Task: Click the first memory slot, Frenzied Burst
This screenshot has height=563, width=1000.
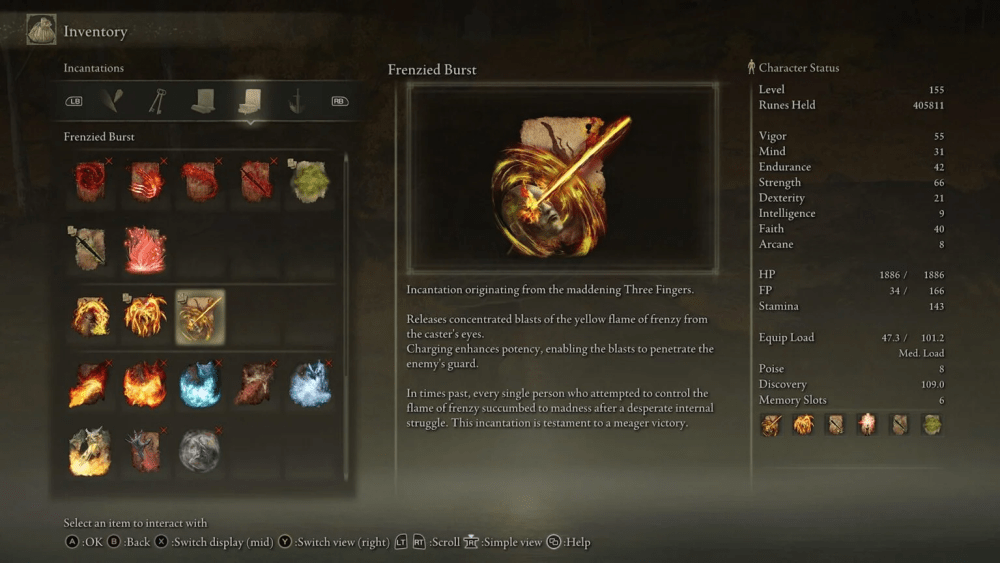Action: pos(770,425)
